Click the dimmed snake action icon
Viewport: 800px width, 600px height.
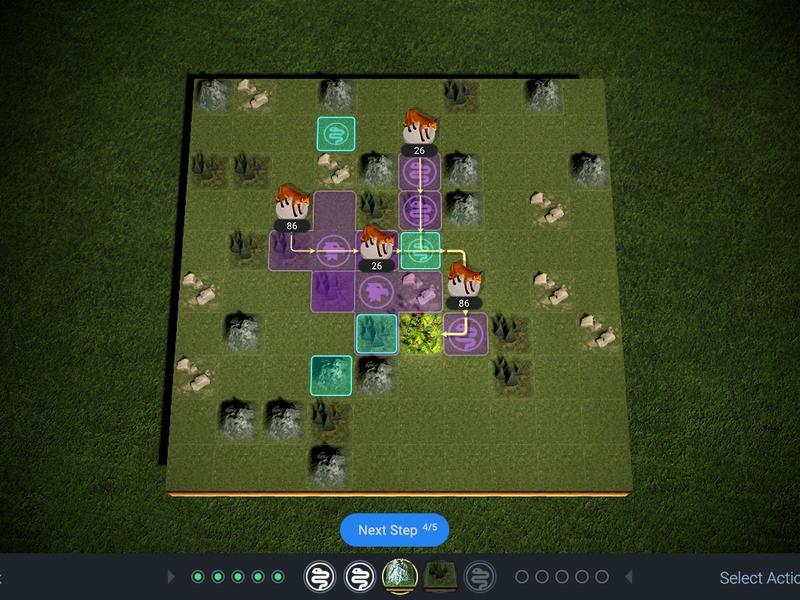click(x=480, y=576)
